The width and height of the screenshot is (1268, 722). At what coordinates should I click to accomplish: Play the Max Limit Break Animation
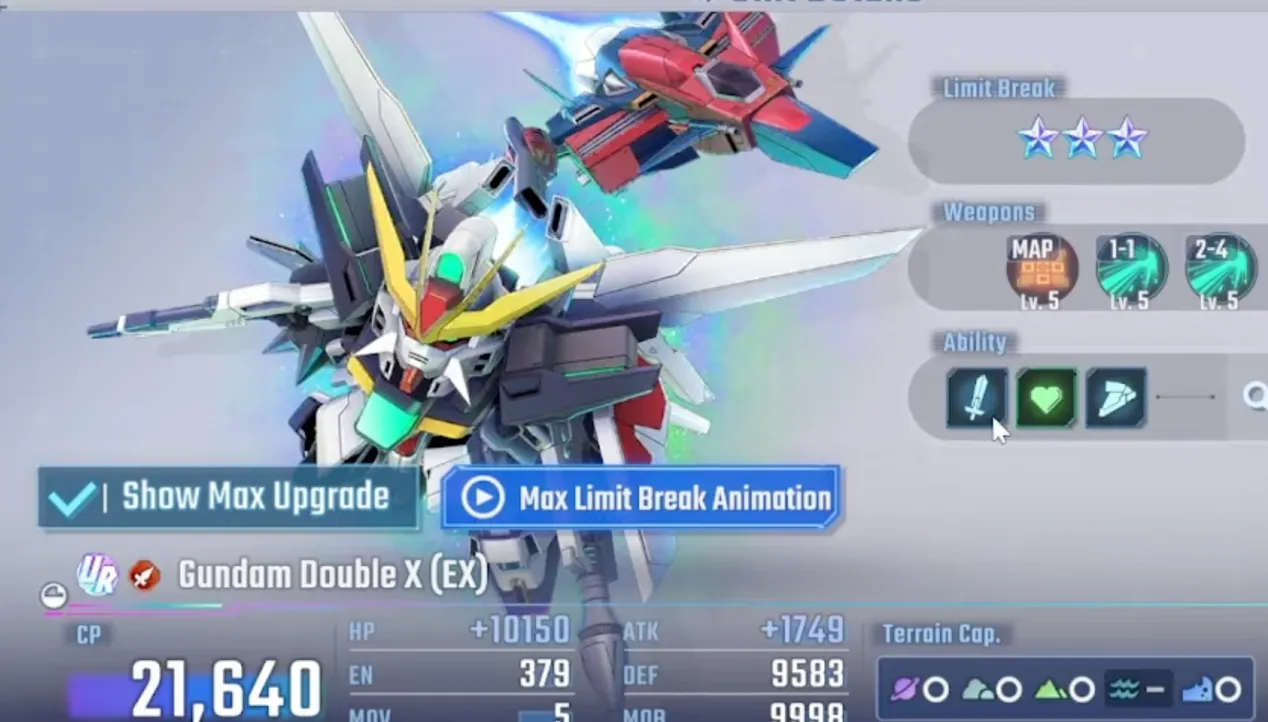pos(640,497)
